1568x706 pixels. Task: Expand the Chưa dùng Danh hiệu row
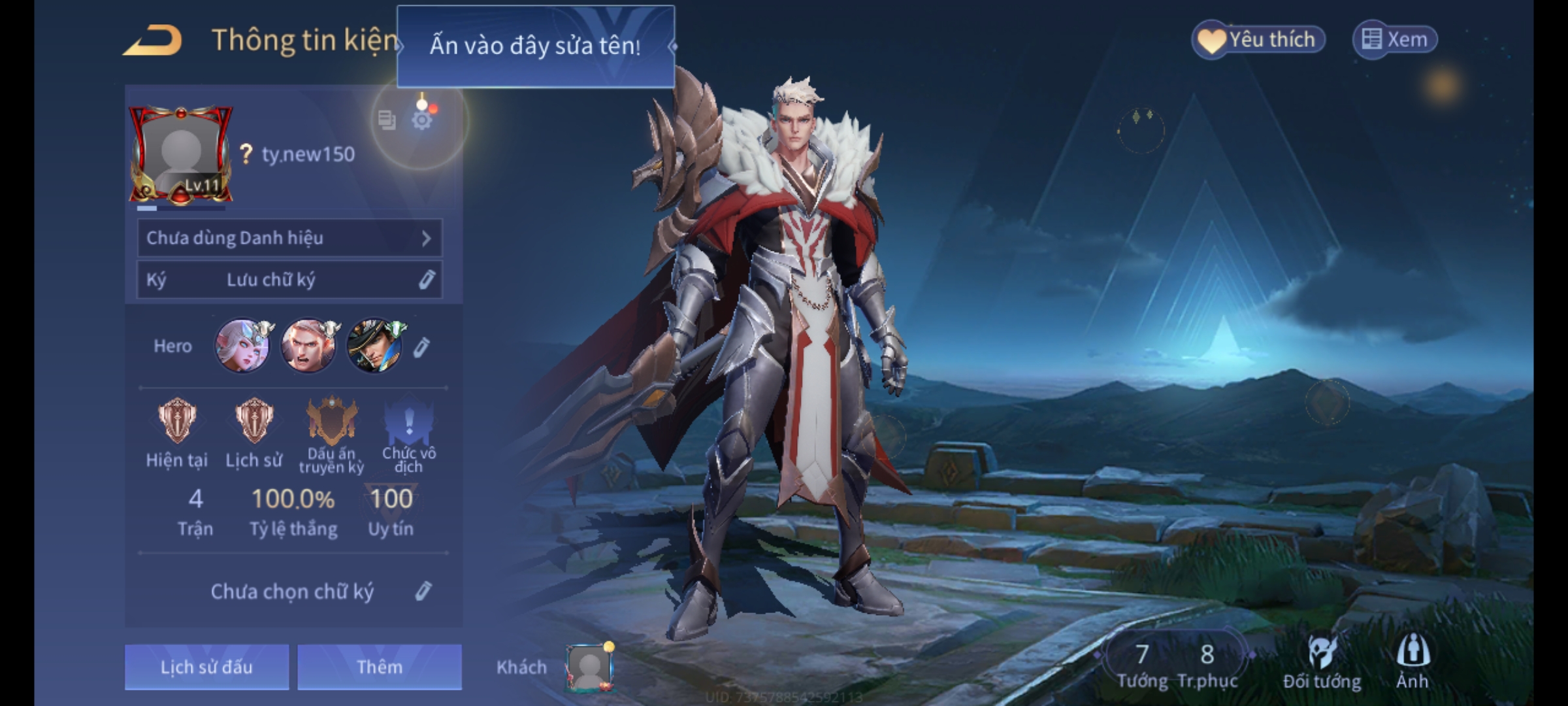(x=289, y=238)
